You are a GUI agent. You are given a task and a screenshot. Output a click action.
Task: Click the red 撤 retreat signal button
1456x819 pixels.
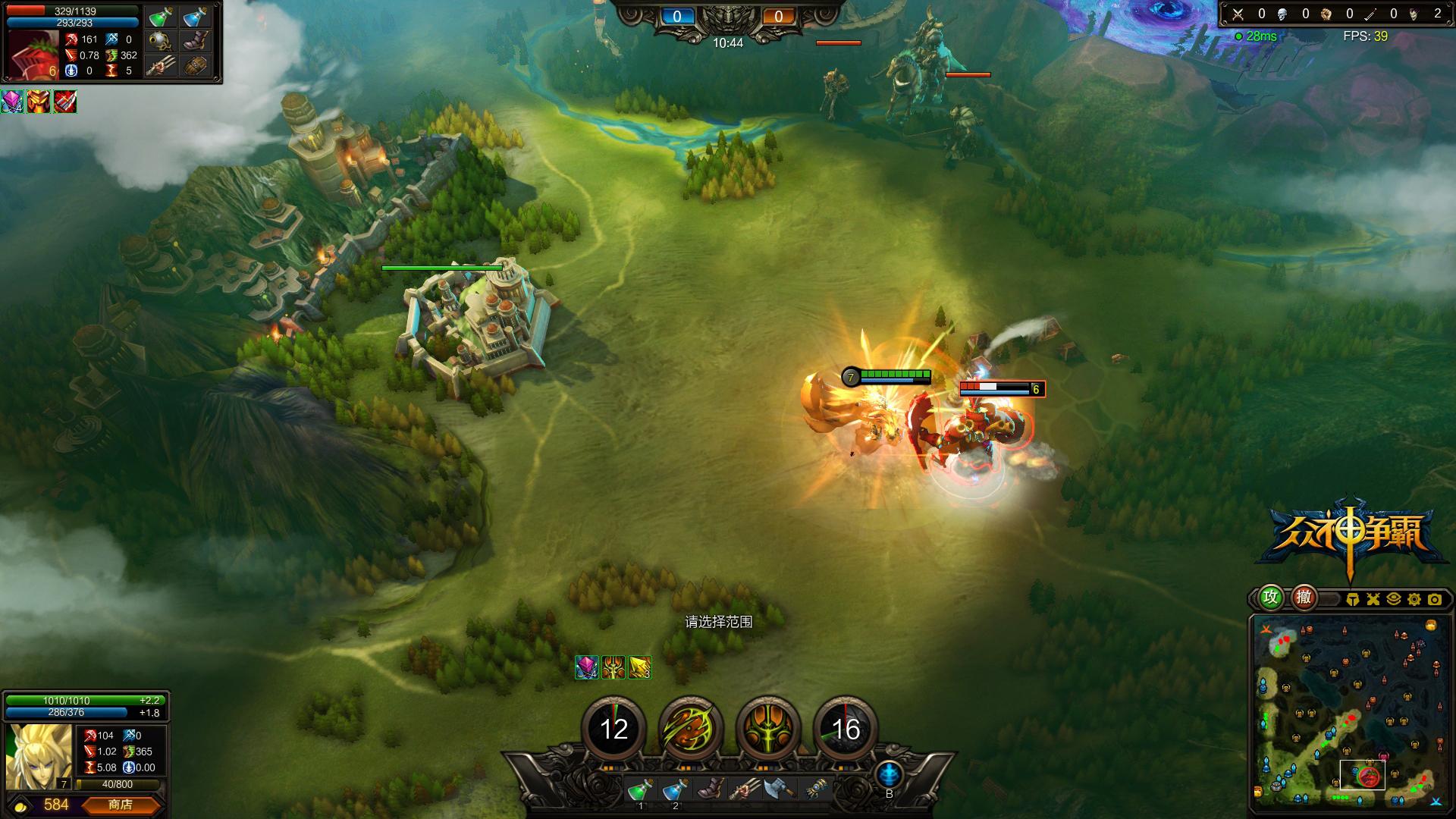[1304, 598]
